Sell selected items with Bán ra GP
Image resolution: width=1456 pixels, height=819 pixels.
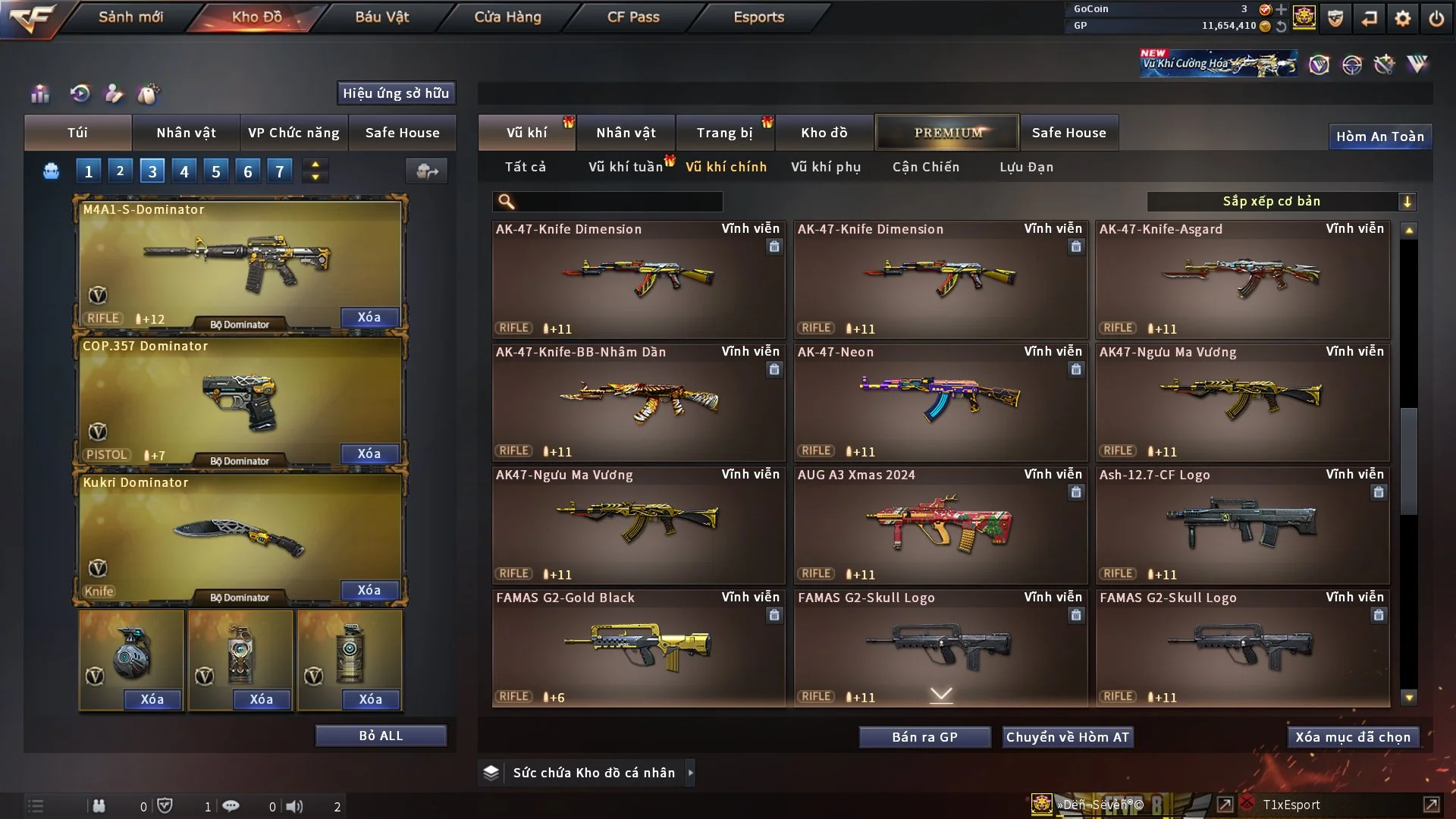coord(924,737)
